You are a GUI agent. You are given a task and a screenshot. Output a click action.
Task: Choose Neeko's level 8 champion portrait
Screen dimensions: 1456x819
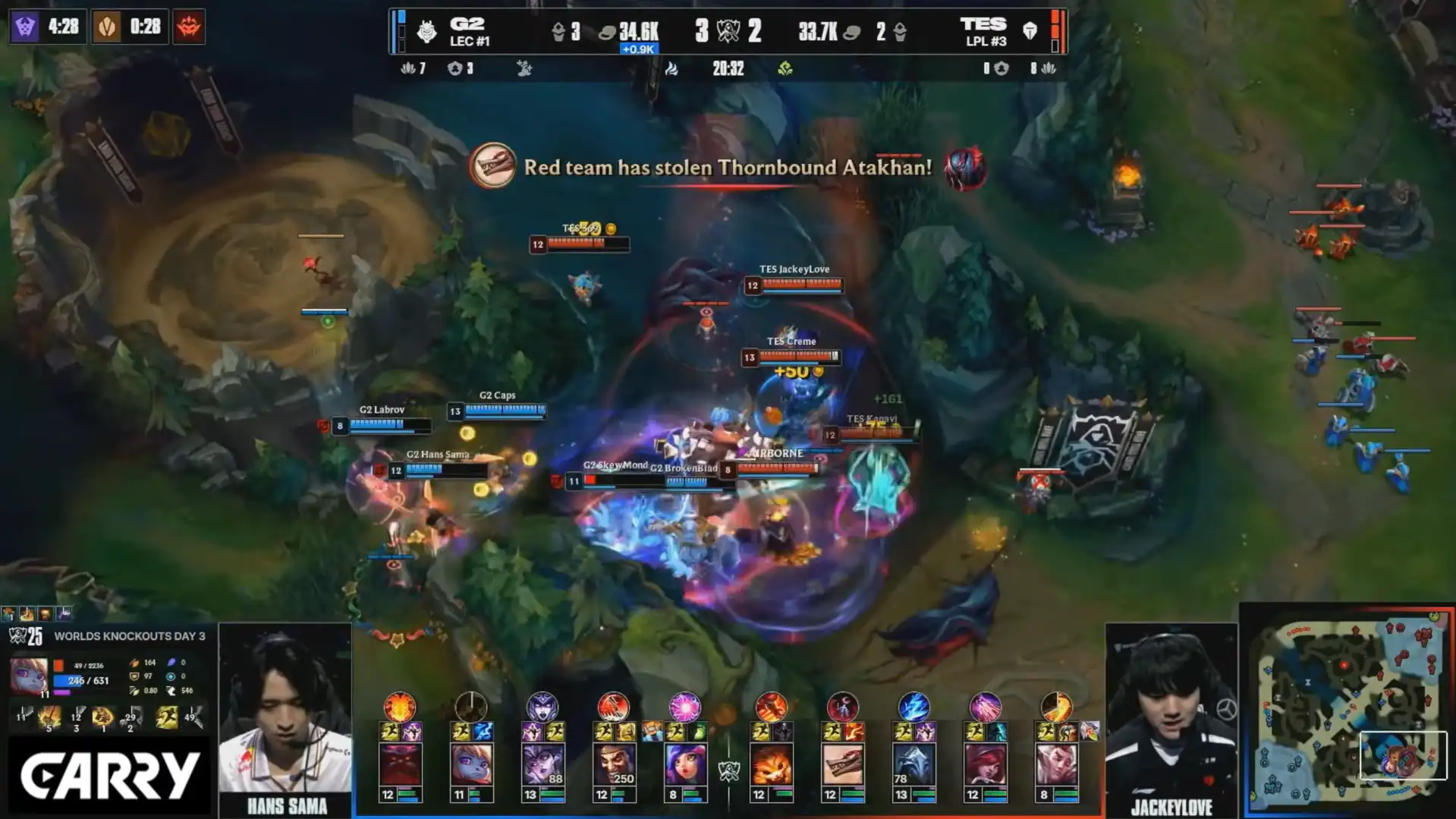pos(685,763)
